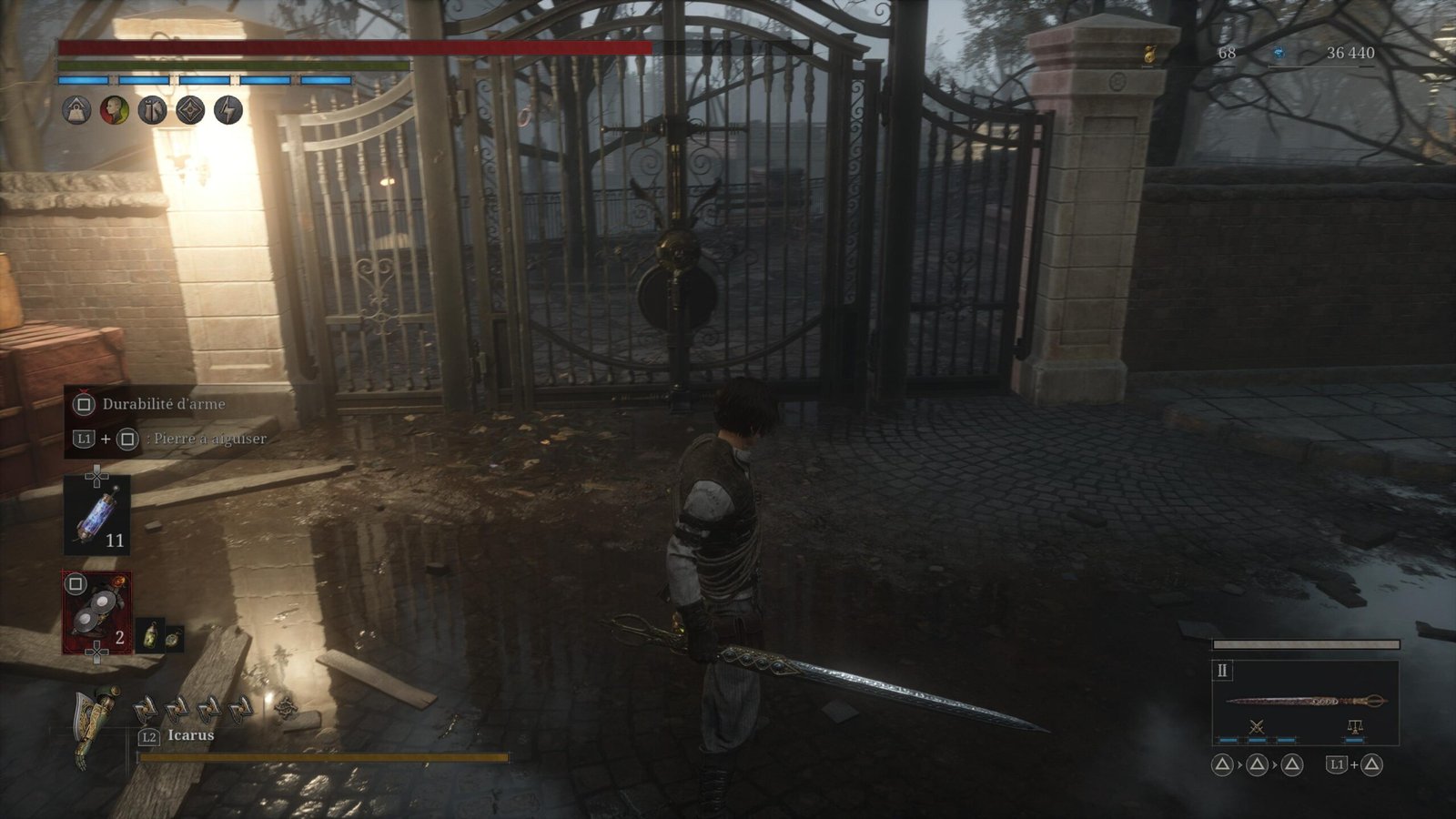Select the diamond-shaped status icon
This screenshot has width=1456, height=819.
[x=190, y=111]
